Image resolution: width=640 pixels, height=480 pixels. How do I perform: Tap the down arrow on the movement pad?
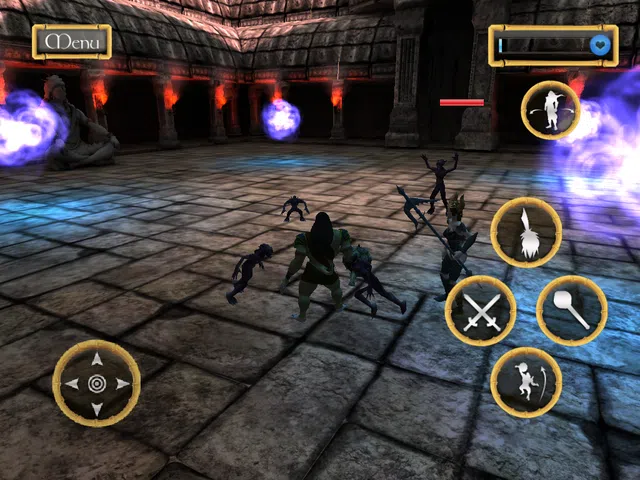(x=96, y=408)
